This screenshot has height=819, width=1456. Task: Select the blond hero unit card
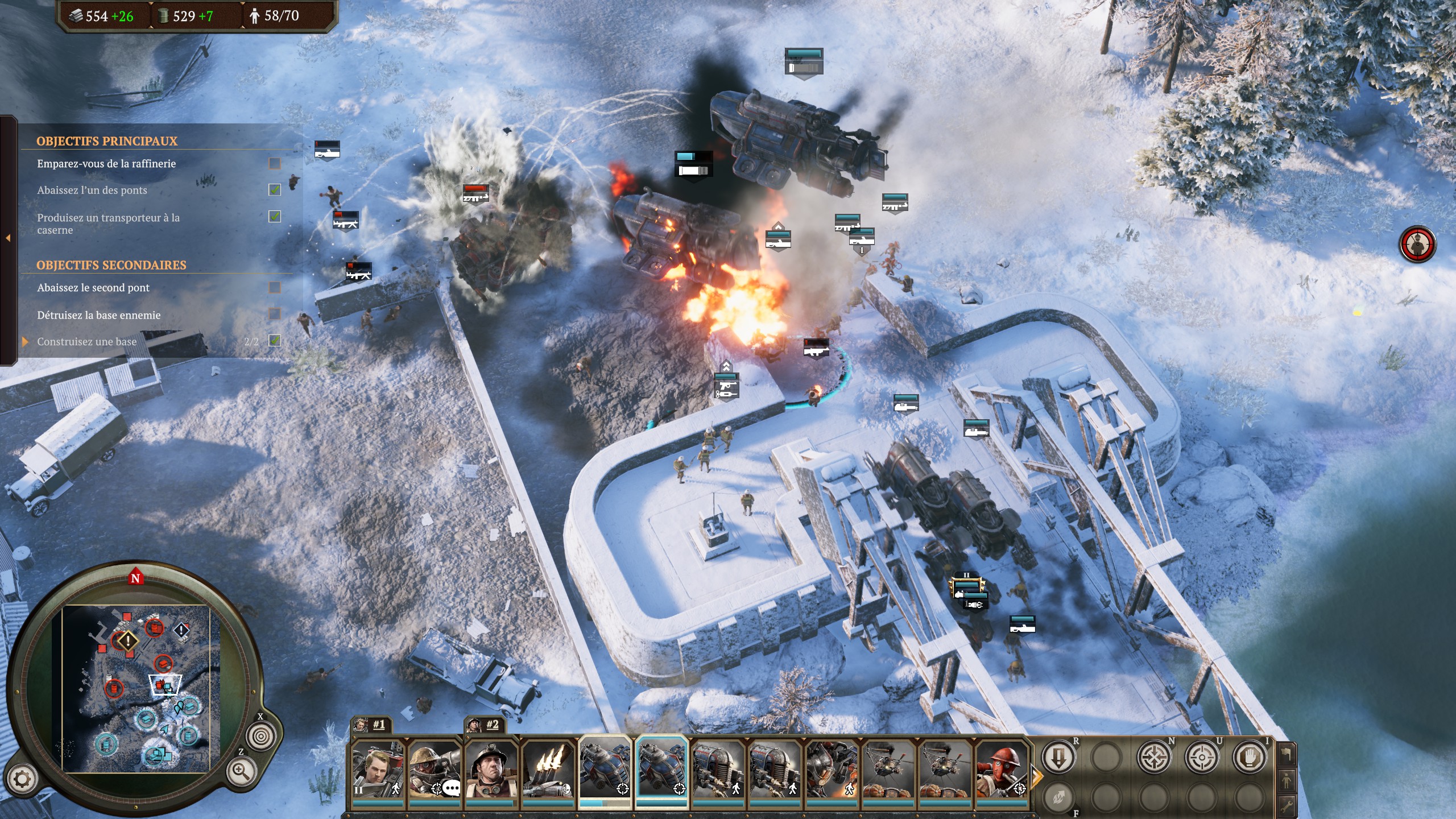pos(378,769)
